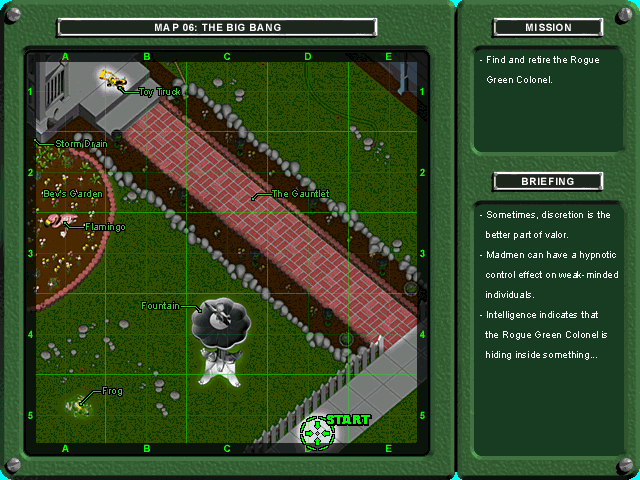Select the Flamingo map marker

[x=58, y=220]
